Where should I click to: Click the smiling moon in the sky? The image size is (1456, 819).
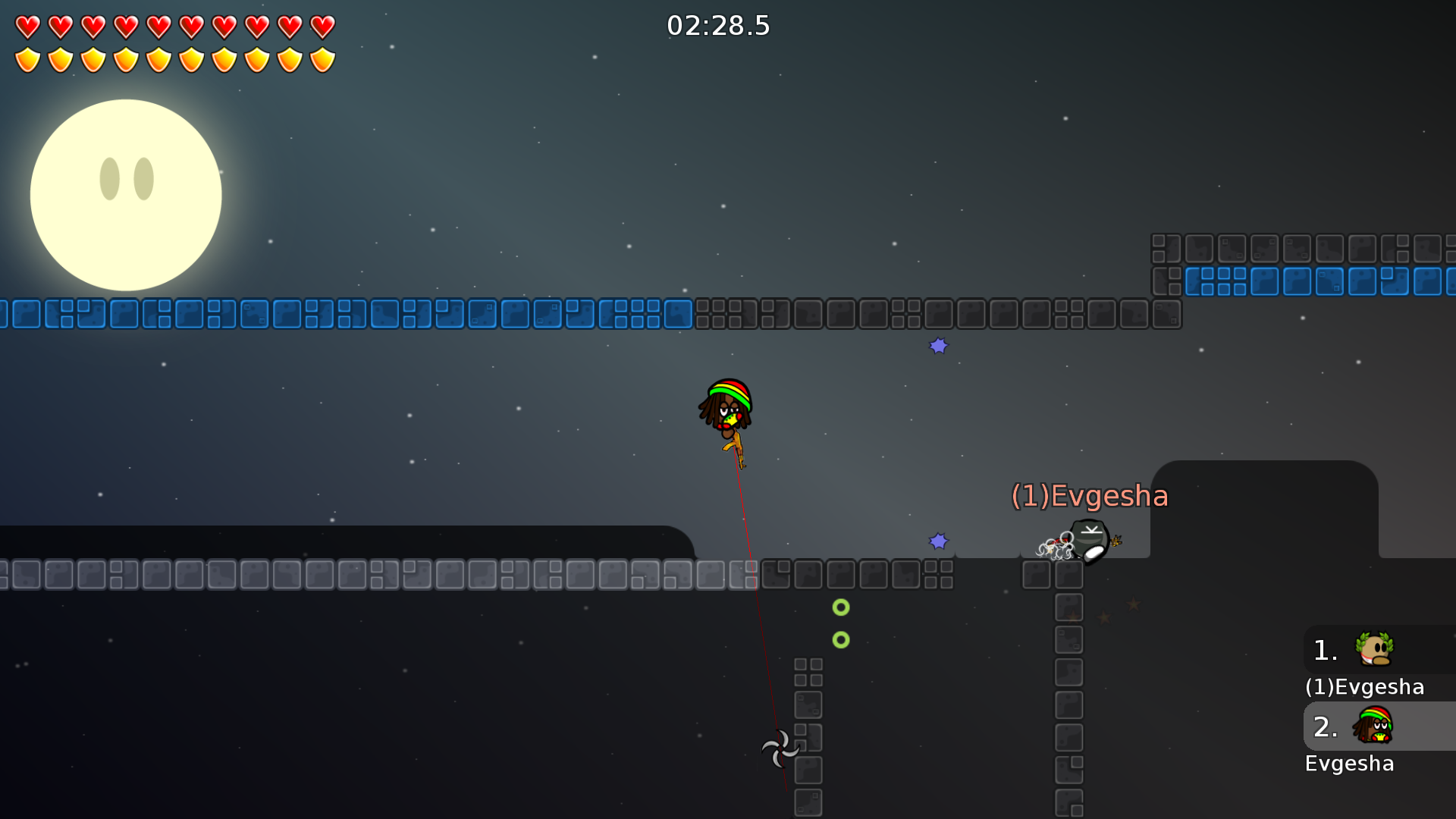click(x=126, y=195)
